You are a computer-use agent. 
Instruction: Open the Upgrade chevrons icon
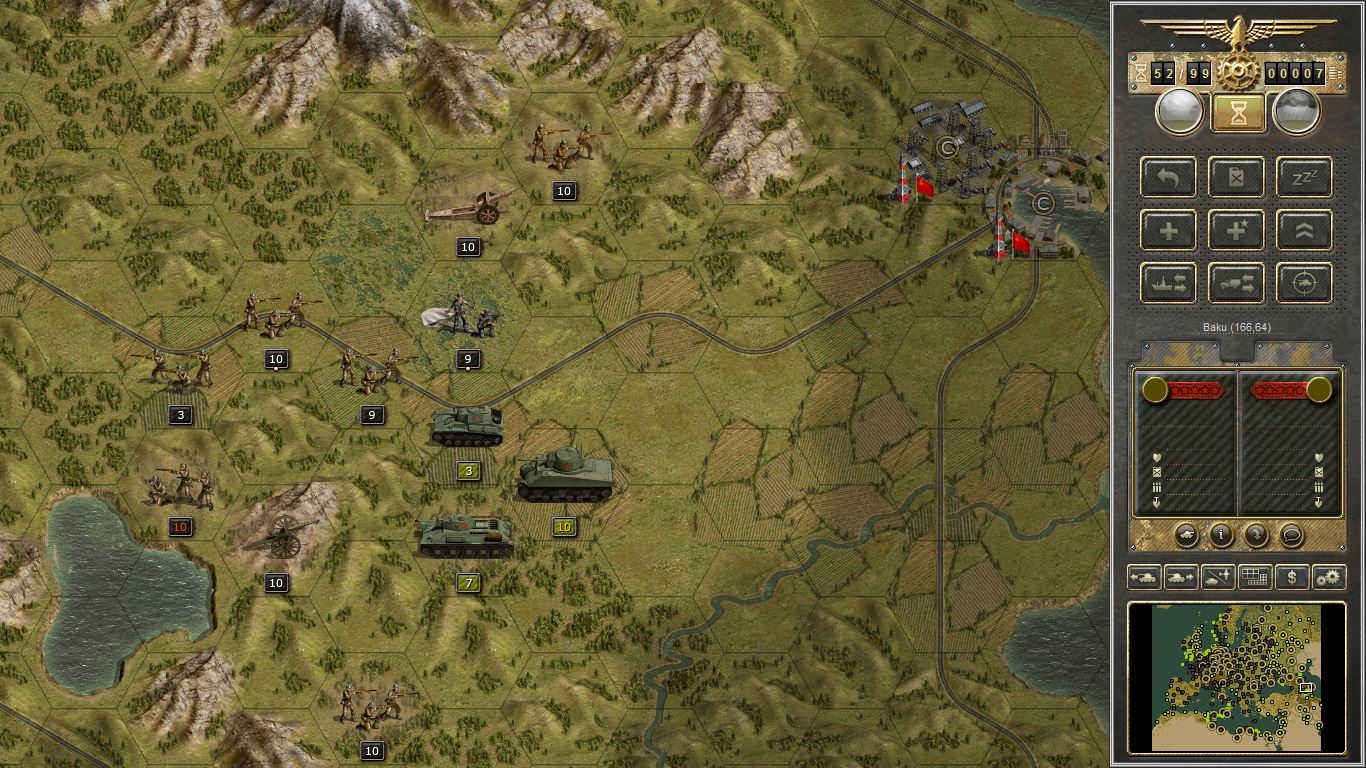(1302, 230)
